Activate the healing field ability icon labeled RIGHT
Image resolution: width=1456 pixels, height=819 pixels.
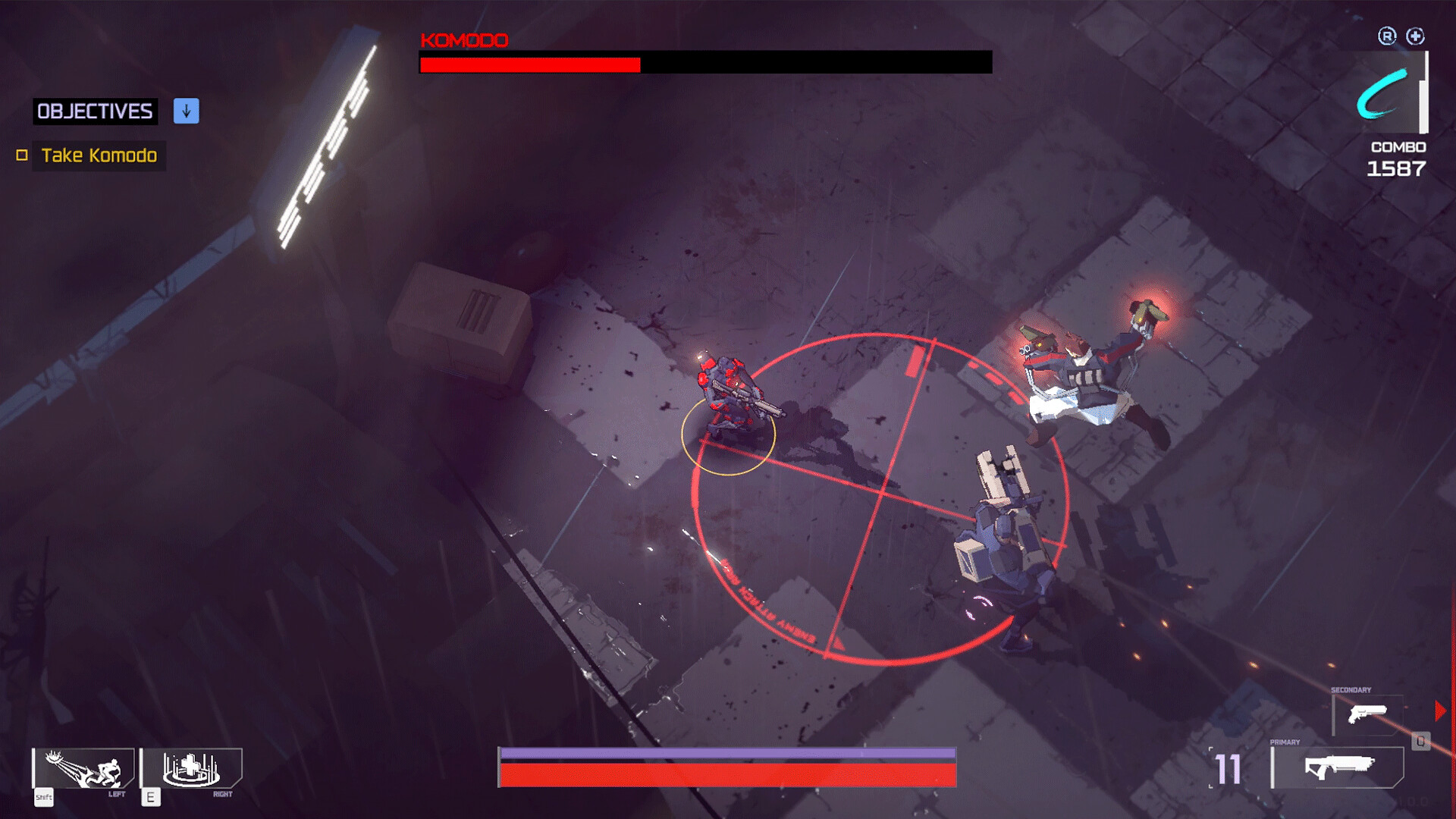coord(191,768)
